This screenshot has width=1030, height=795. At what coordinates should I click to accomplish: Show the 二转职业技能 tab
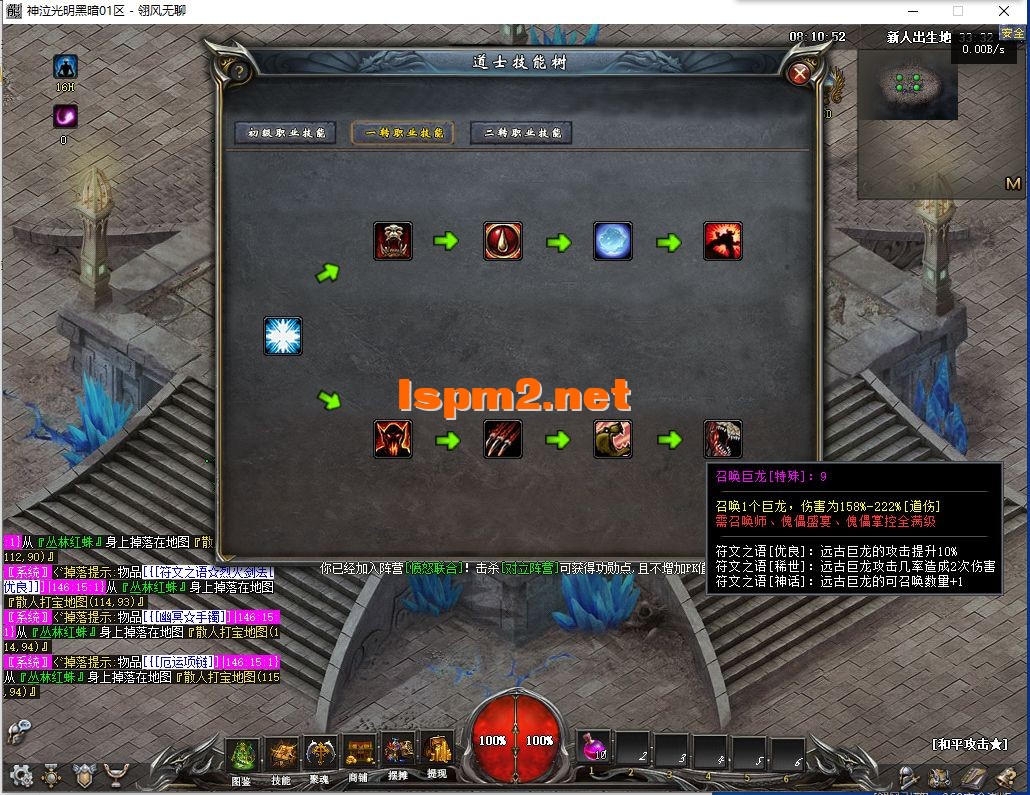click(x=521, y=133)
